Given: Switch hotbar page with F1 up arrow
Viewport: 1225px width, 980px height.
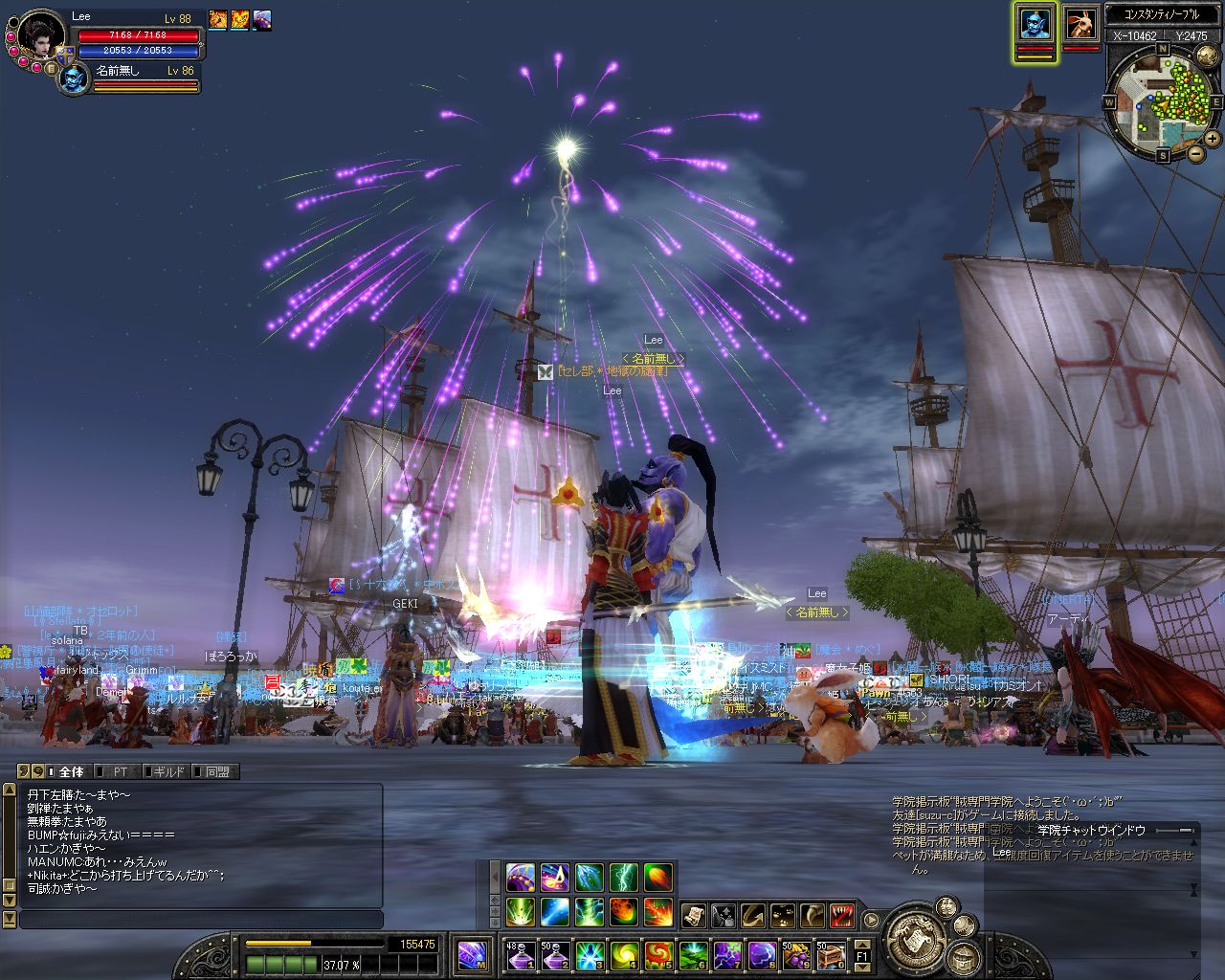Looking at the screenshot, I should click(x=861, y=945).
